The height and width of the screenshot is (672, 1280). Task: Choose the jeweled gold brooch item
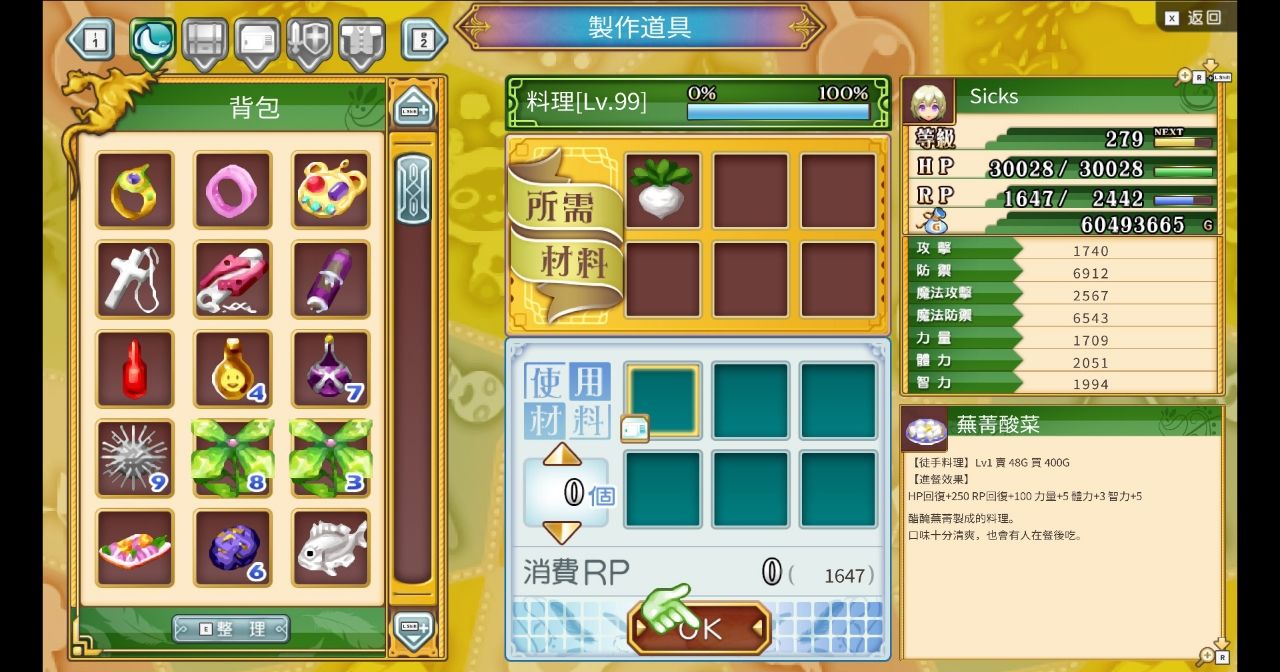click(x=331, y=190)
